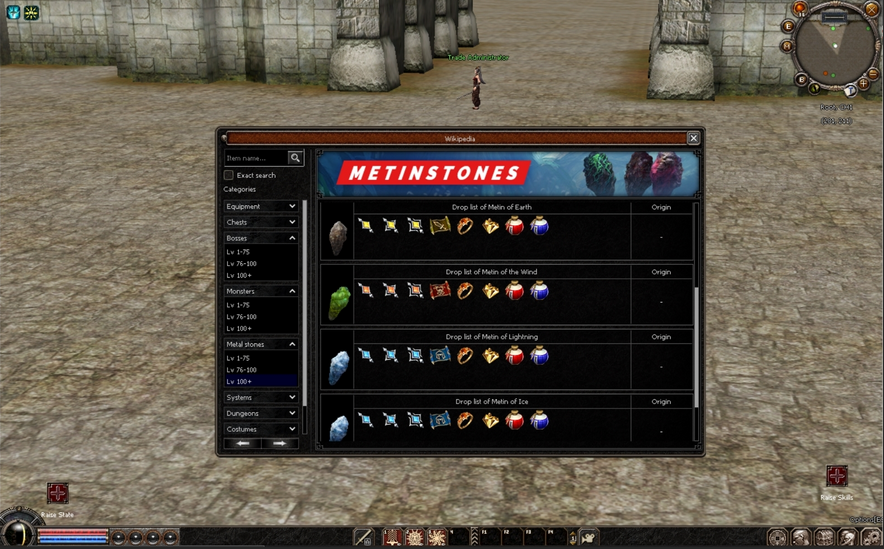Image resolution: width=884 pixels, height=549 pixels.
Task: Zoom in the minimap with plus button
Action: click(x=864, y=83)
